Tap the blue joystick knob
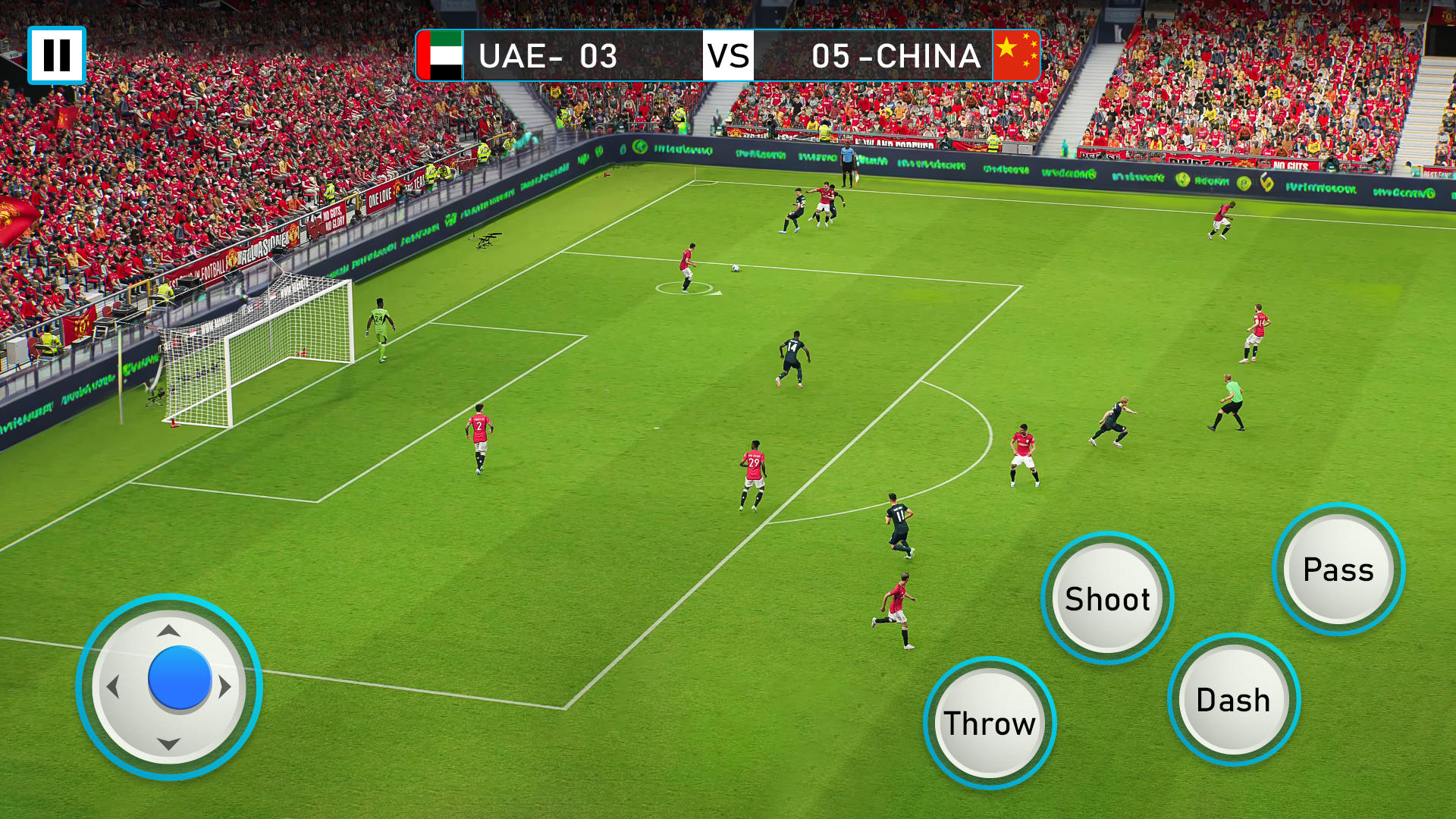Image resolution: width=1456 pixels, height=819 pixels. (180, 678)
